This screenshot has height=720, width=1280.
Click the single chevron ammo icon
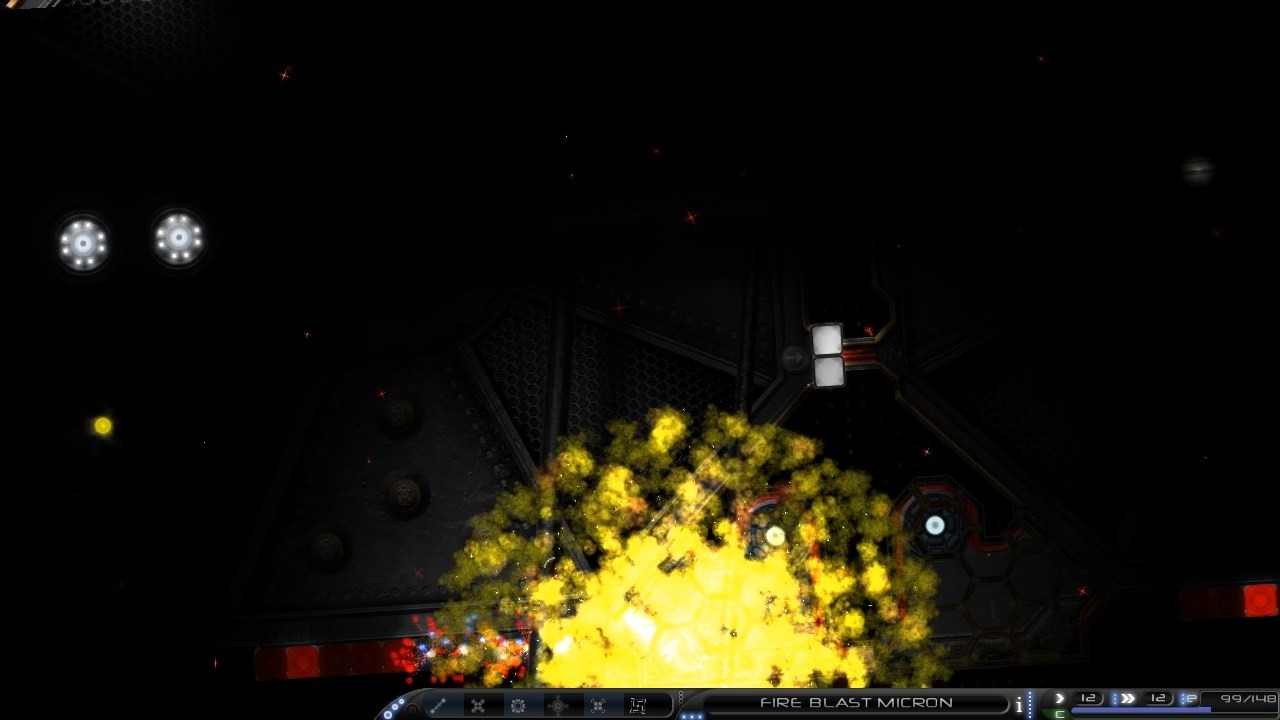pos(1060,698)
